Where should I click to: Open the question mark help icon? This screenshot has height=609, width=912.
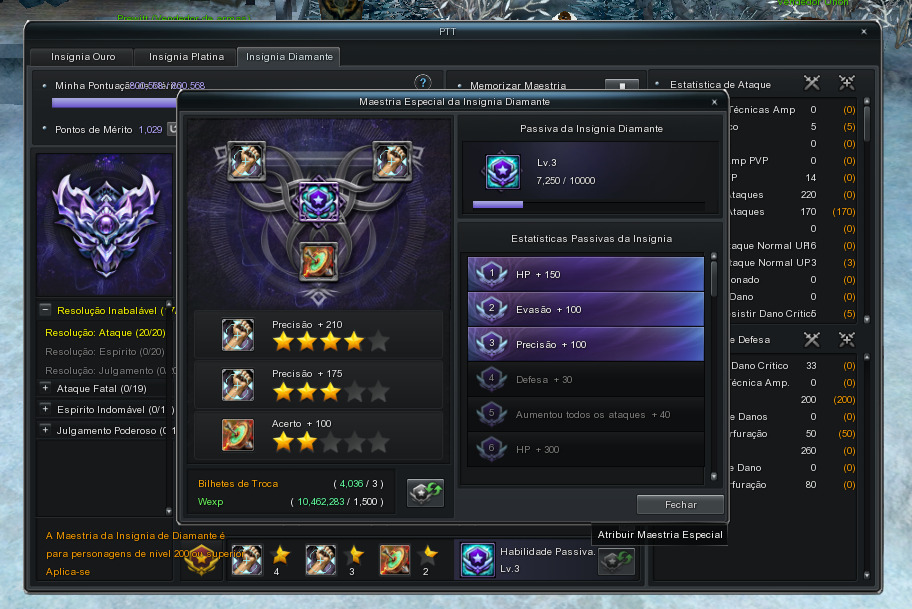pos(423,82)
